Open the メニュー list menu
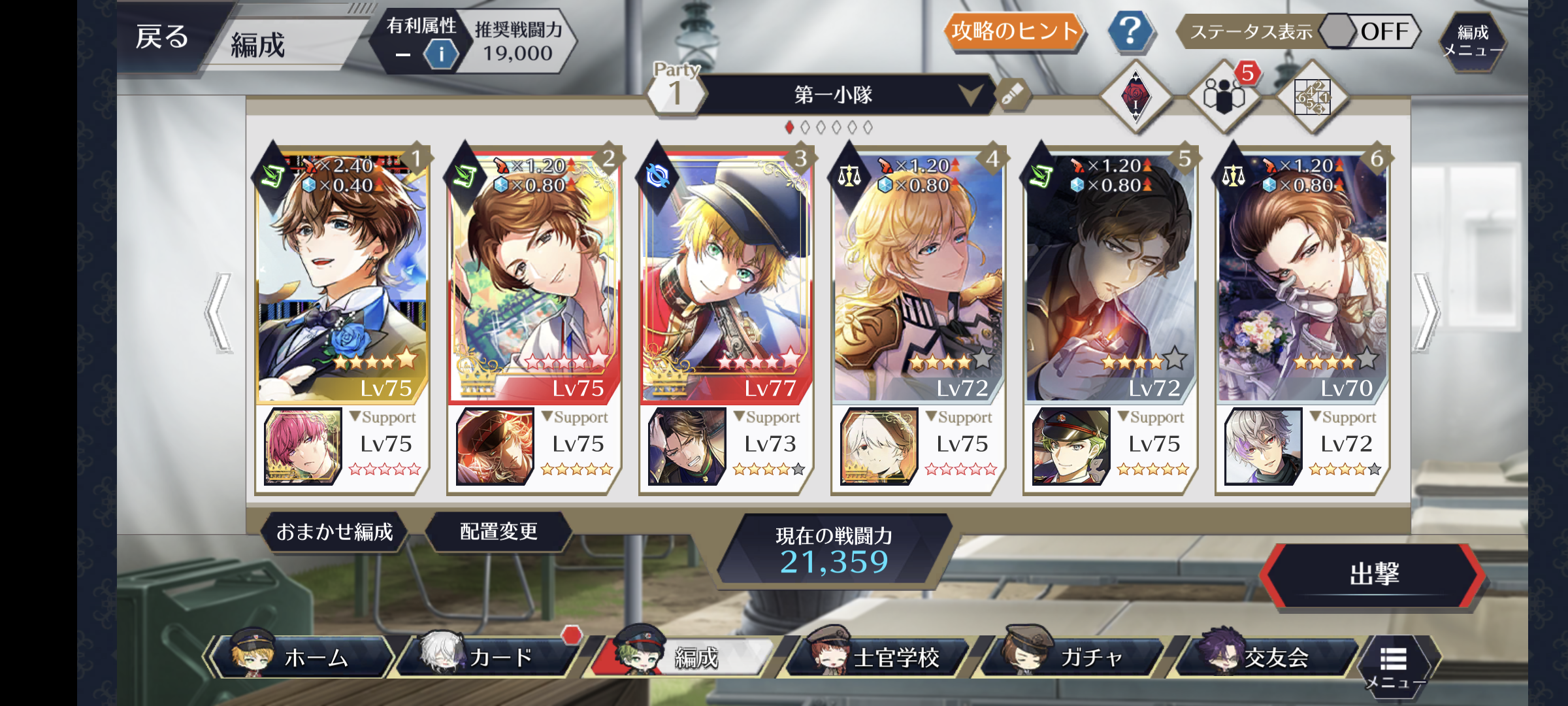1568x706 pixels. 1394,665
